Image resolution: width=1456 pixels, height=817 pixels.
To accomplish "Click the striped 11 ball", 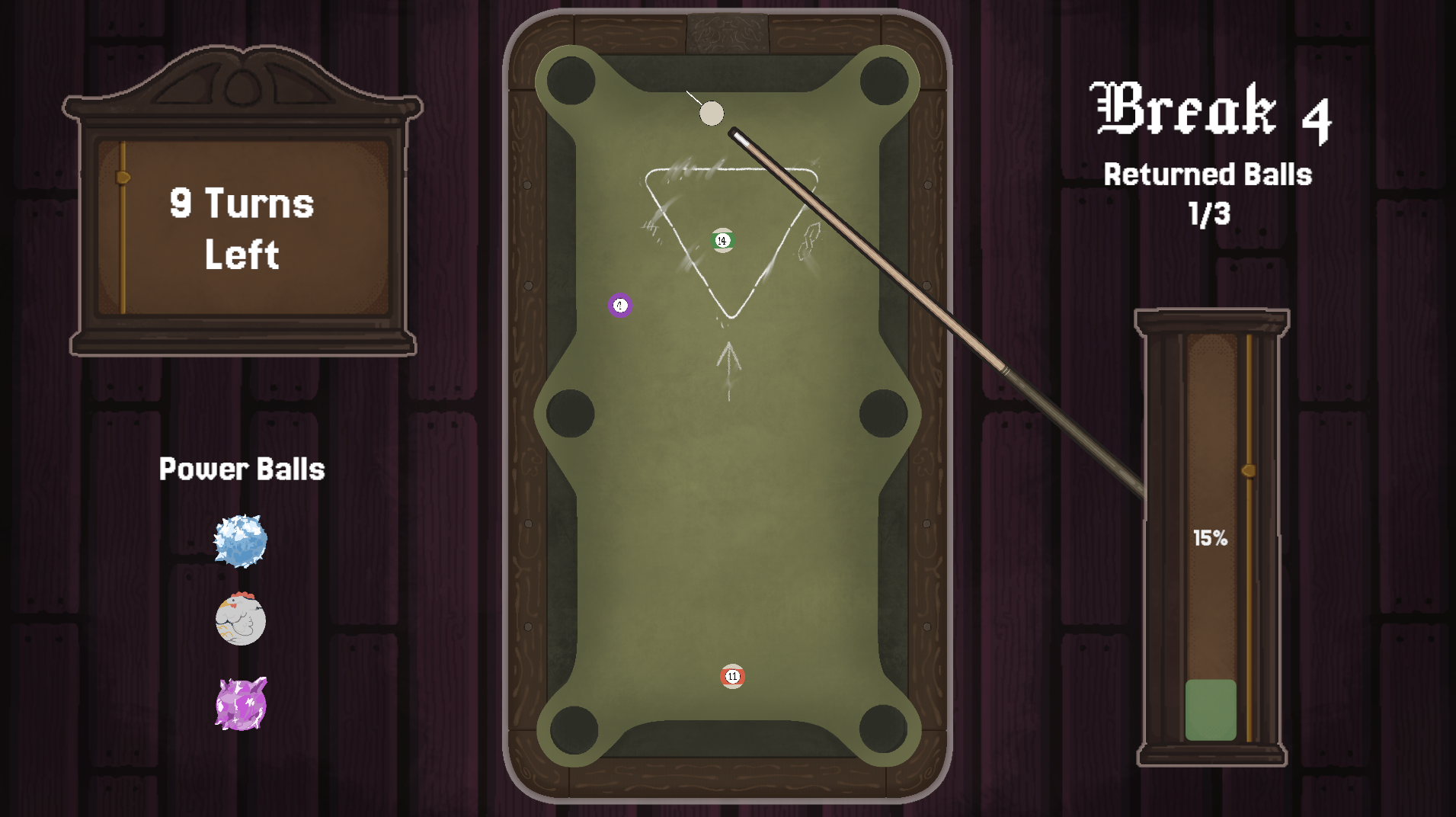I will tap(732, 675).
